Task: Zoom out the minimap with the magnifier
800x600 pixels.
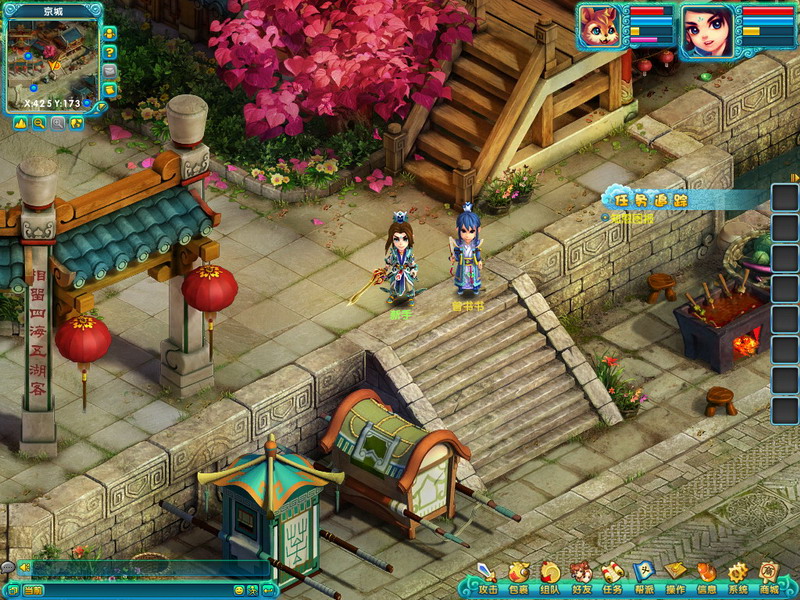Action: point(39,123)
